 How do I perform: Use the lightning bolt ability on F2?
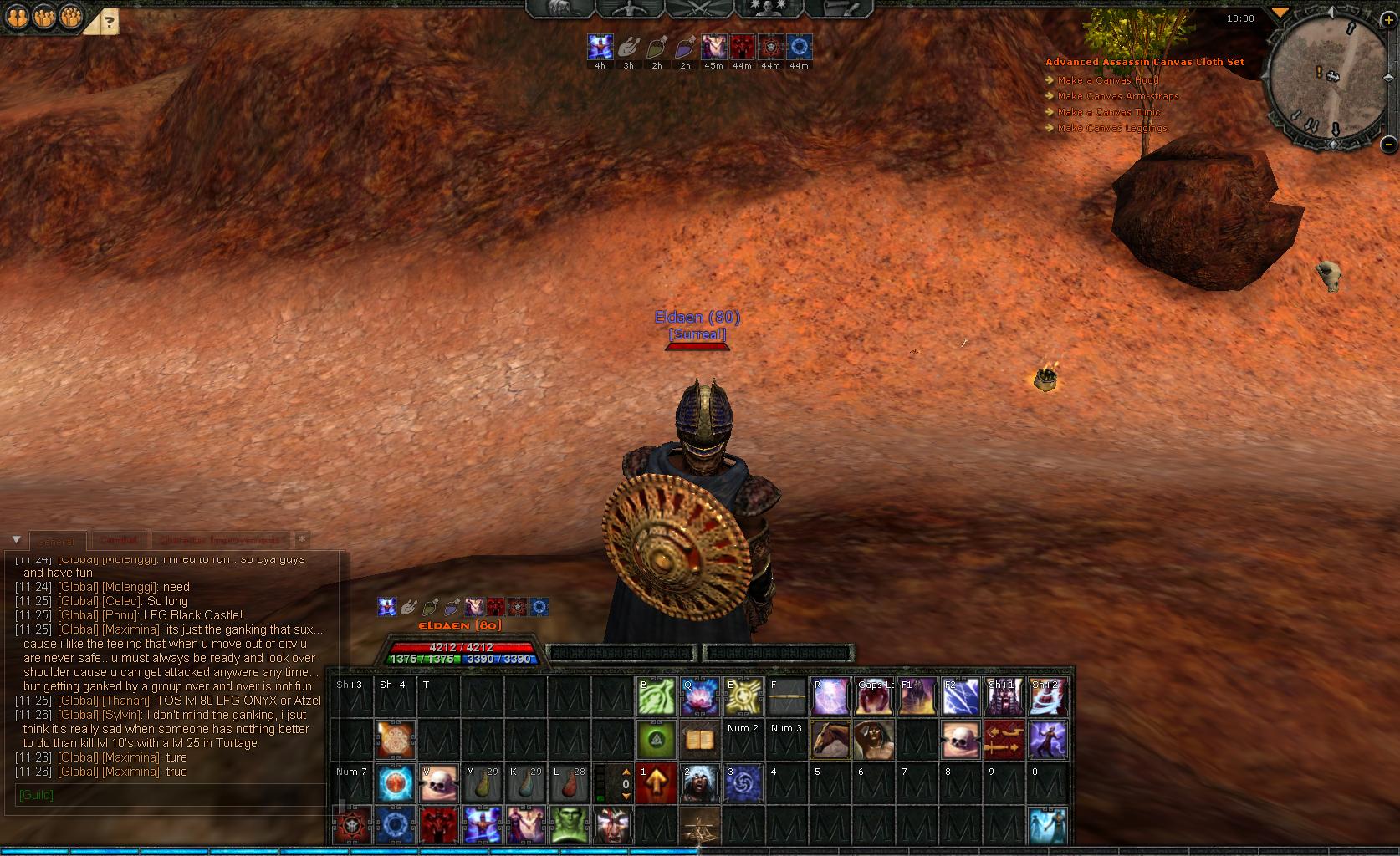pyautogui.click(x=960, y=696)
